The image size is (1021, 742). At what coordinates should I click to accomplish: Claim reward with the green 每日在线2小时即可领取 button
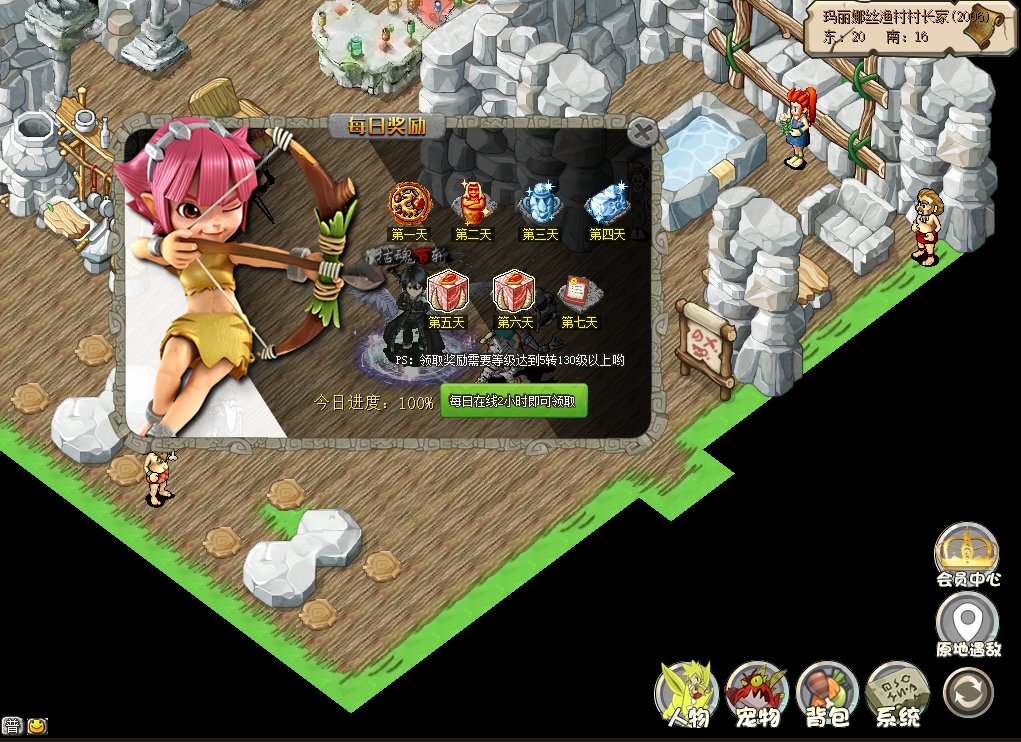[x=514, y=402]
